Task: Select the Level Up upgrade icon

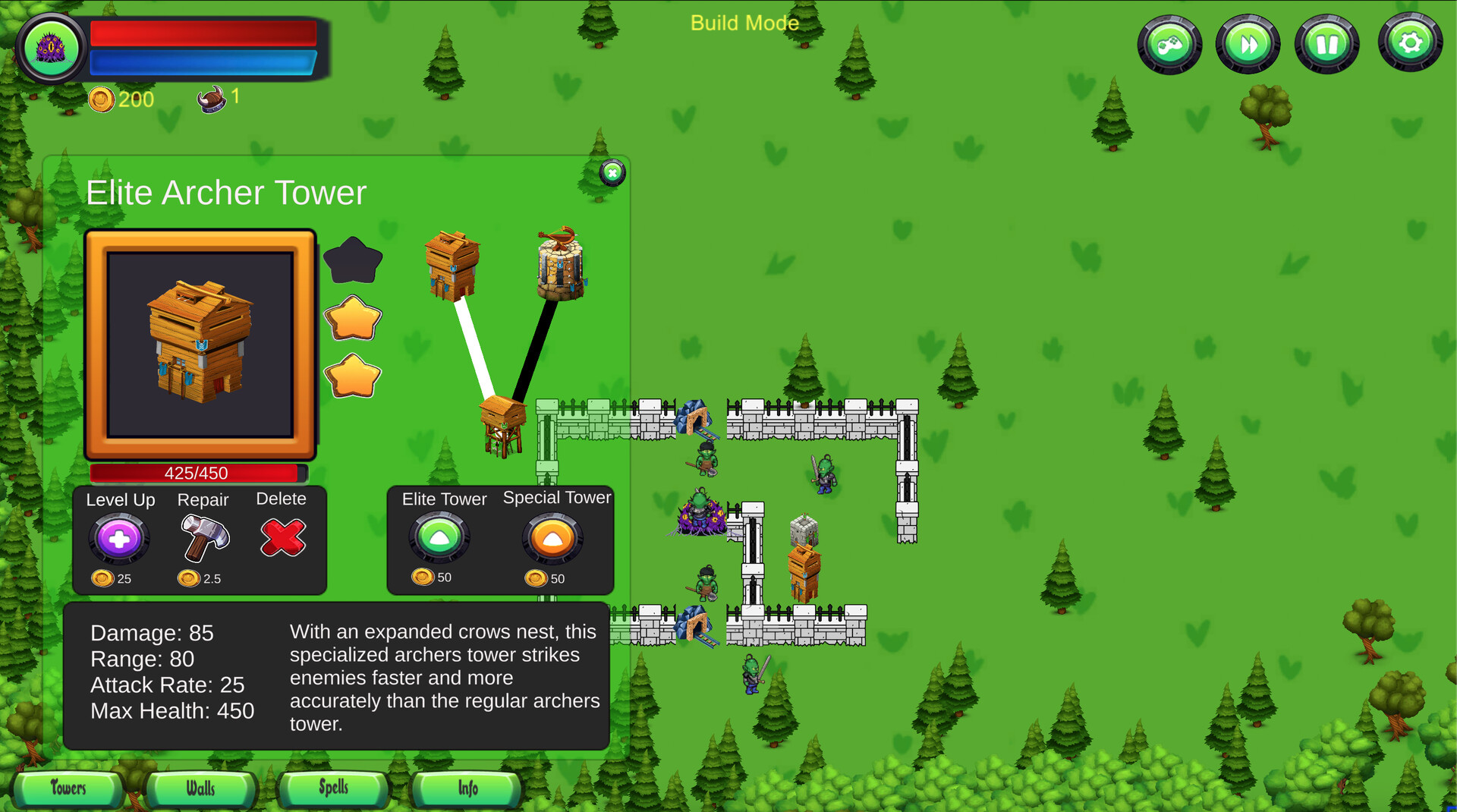Action: [118, 539]
